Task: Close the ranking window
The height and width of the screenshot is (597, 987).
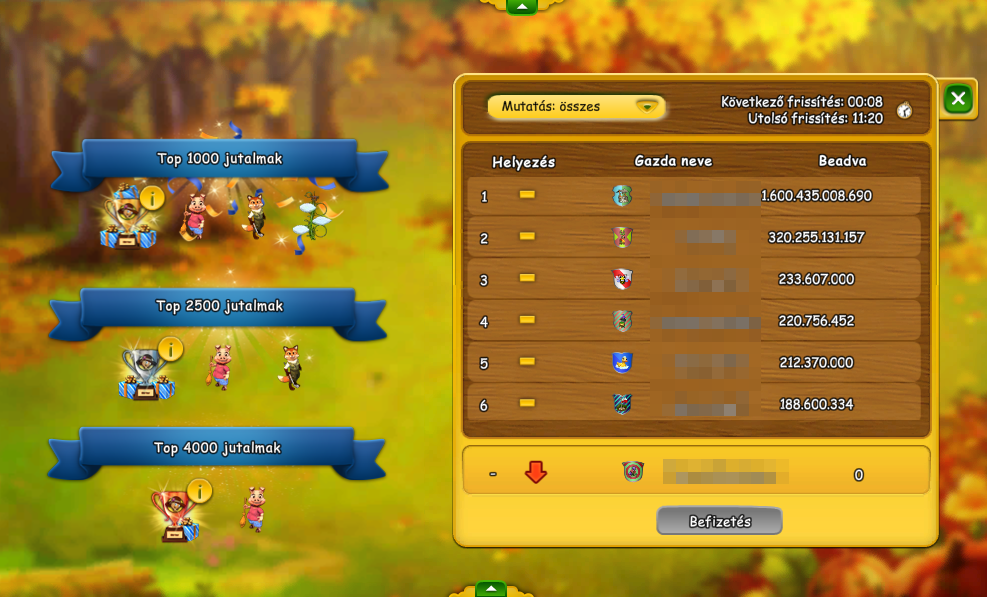Action: click(958, 98)
